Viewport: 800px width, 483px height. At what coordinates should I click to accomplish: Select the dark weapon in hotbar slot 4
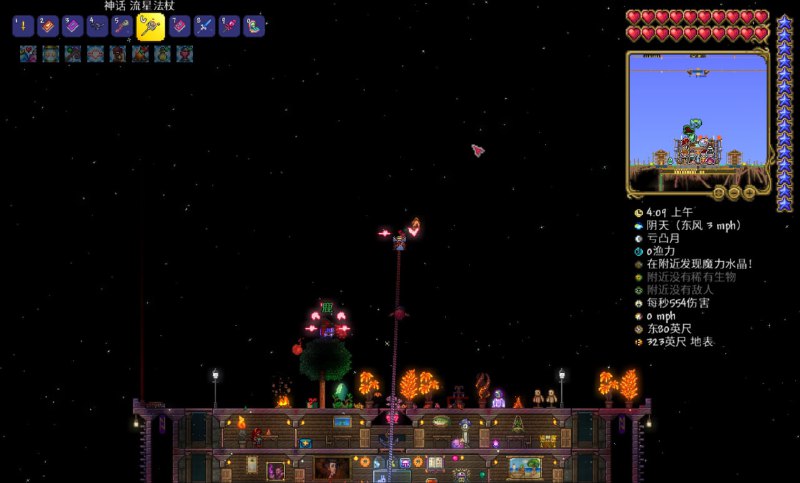tap(97, 26)
